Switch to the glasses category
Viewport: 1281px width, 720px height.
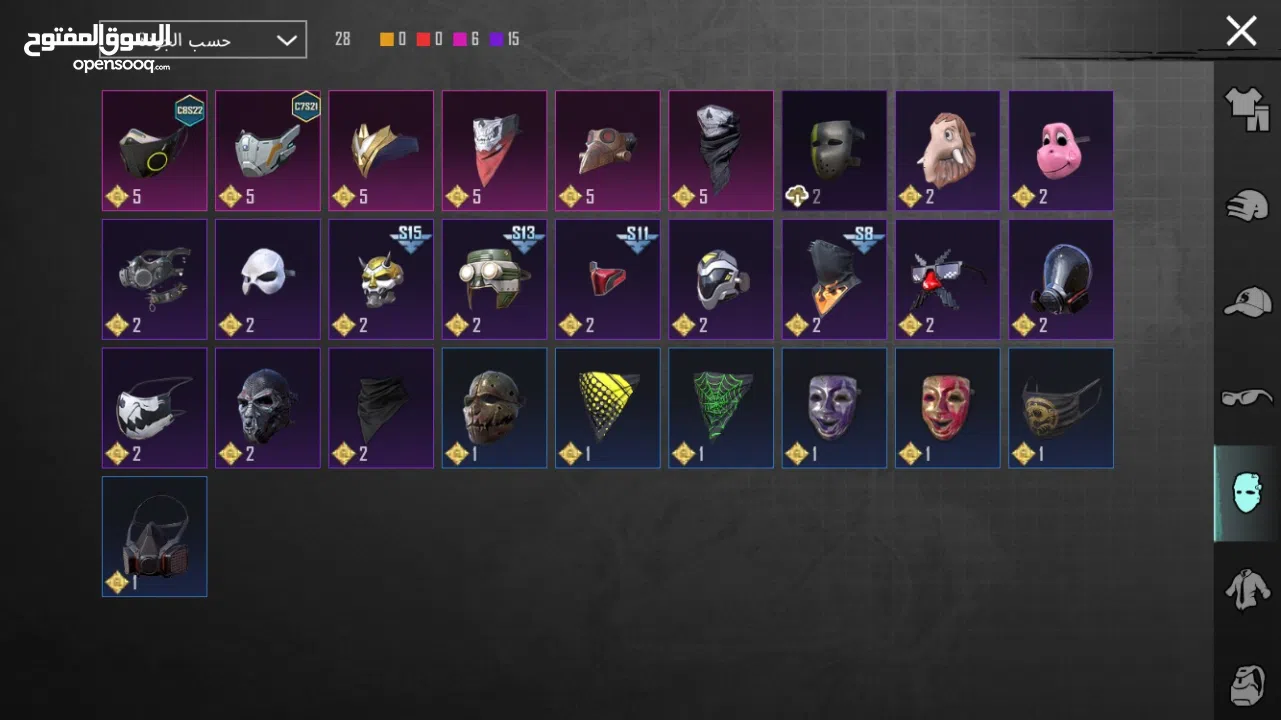tap(1246, 397)
